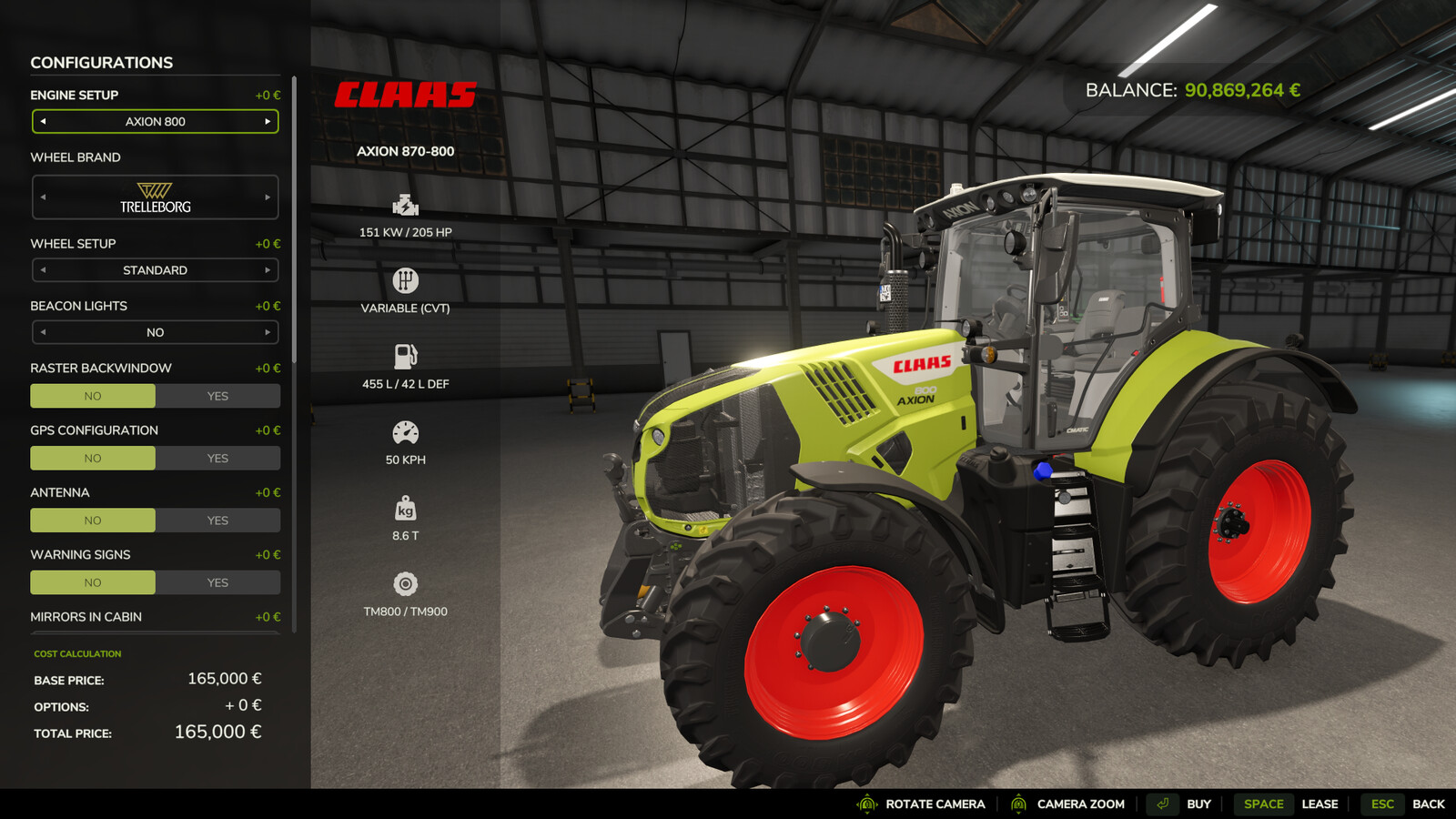
Task: Click LEASE in the bottom bar
Action: 1319,804
